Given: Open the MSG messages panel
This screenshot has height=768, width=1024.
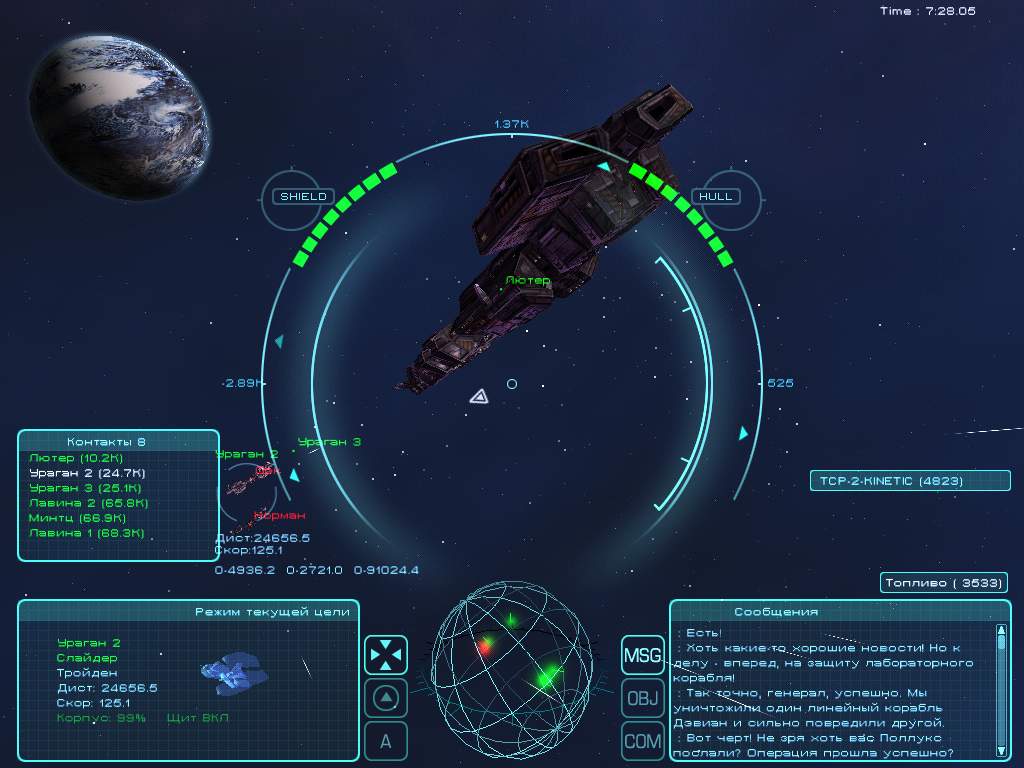Looking at the screenshot, I should pyautogui.click(x=643, y=656).
